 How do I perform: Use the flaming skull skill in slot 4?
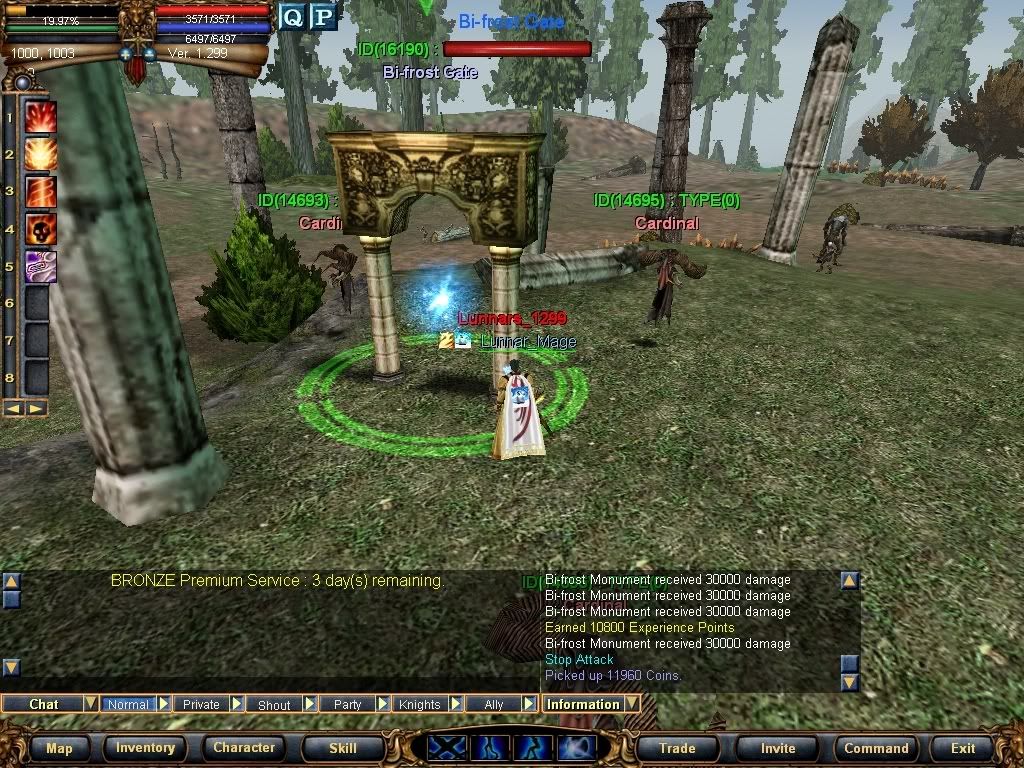point(40,229)
